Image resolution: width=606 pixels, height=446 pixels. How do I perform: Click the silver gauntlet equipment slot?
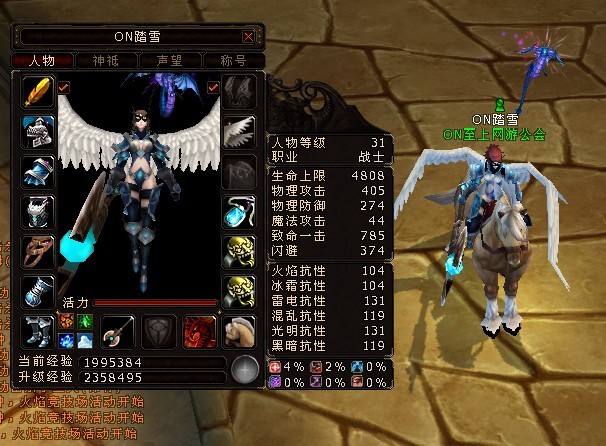point(38,290)
